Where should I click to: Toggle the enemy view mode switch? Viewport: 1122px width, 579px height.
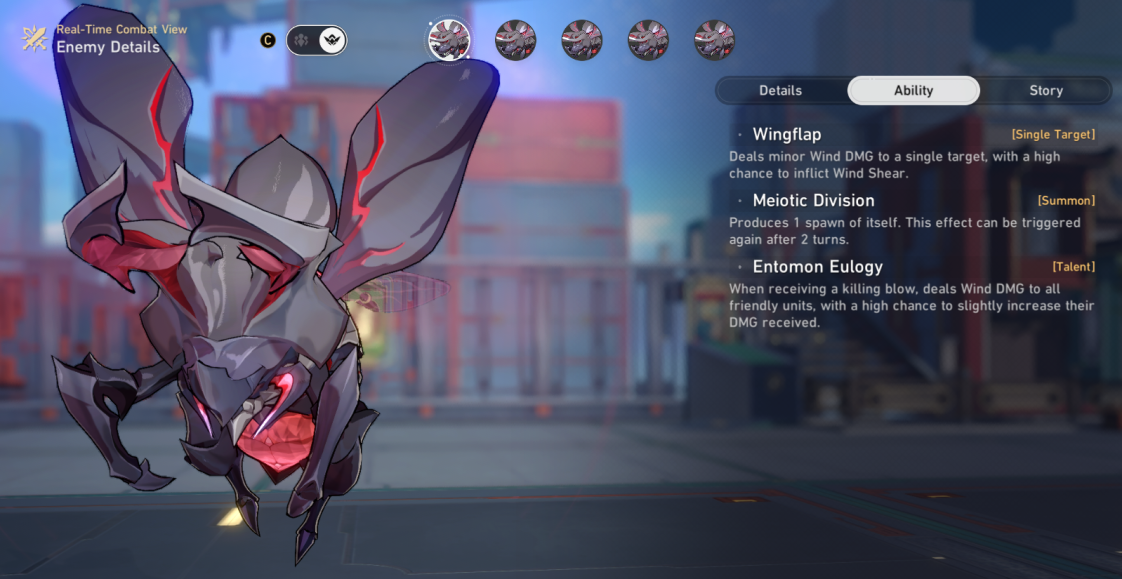[316, 40]
